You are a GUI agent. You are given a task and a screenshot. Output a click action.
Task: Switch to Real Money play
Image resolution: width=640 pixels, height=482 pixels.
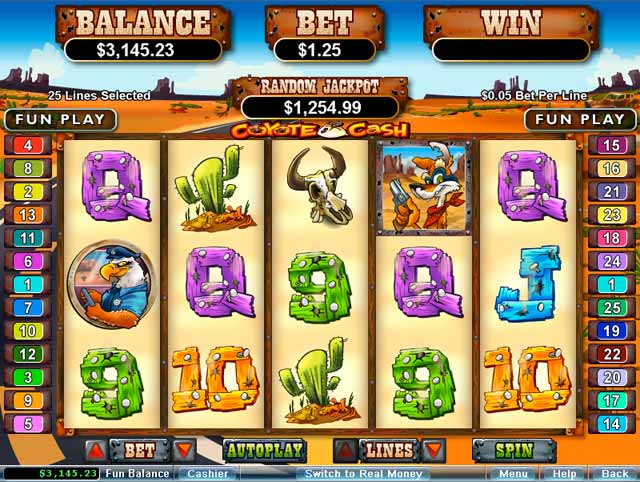click(363, 474)
